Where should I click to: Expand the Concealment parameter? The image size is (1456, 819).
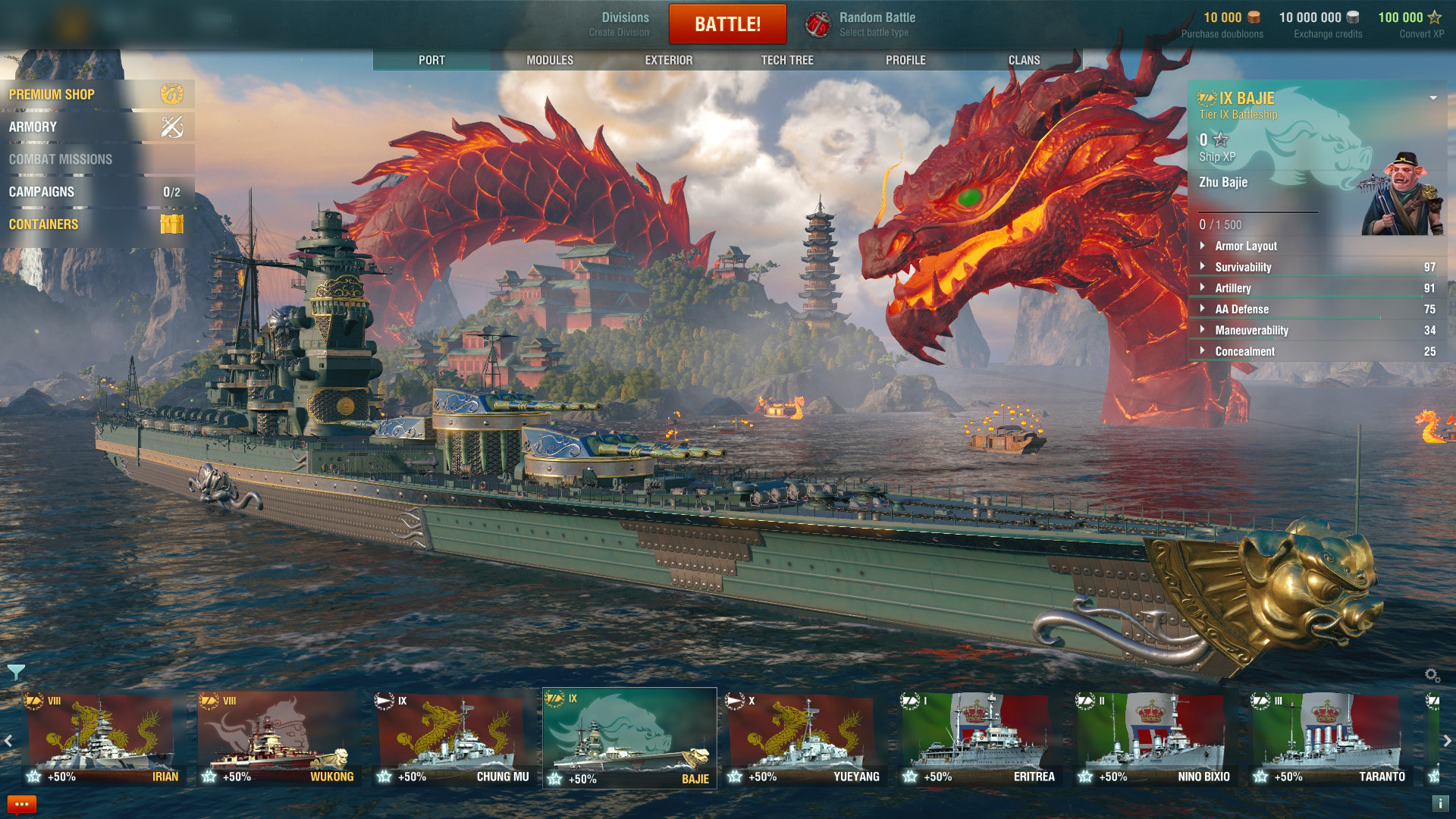pos(1244,352)
